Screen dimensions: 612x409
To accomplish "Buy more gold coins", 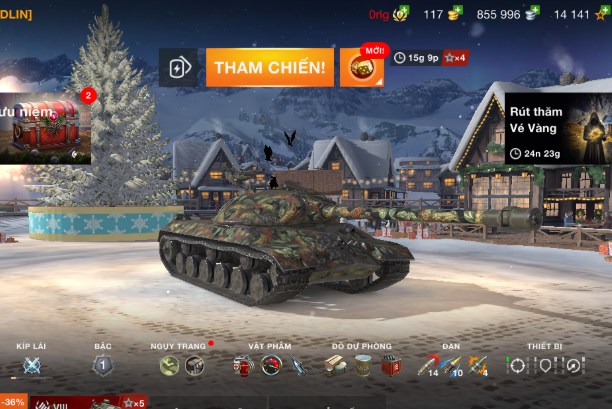I will [455, 14].
